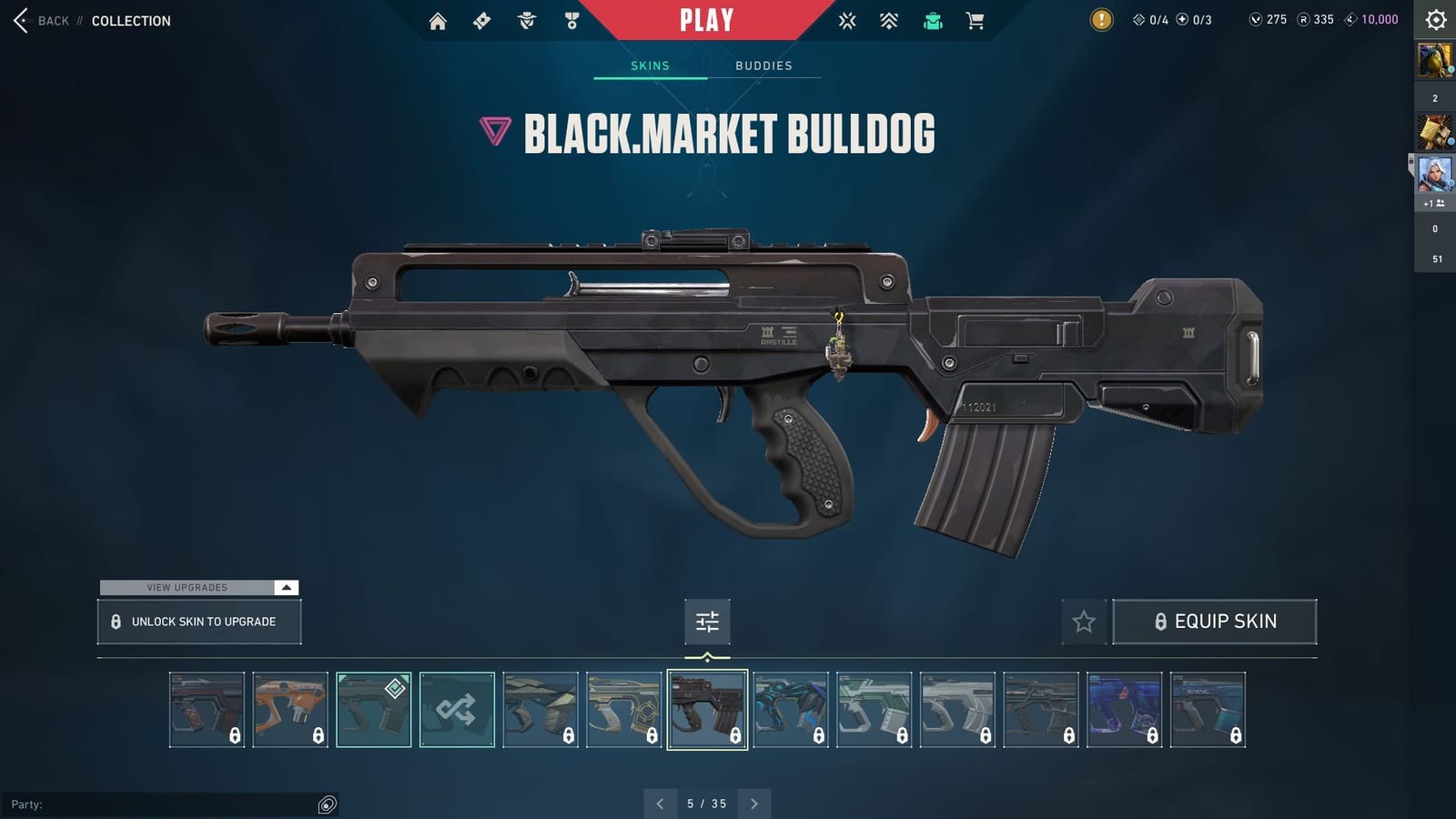1456x819 pixels.
Task: Open the Store shopping cart
Action: [x=976, y=20]
